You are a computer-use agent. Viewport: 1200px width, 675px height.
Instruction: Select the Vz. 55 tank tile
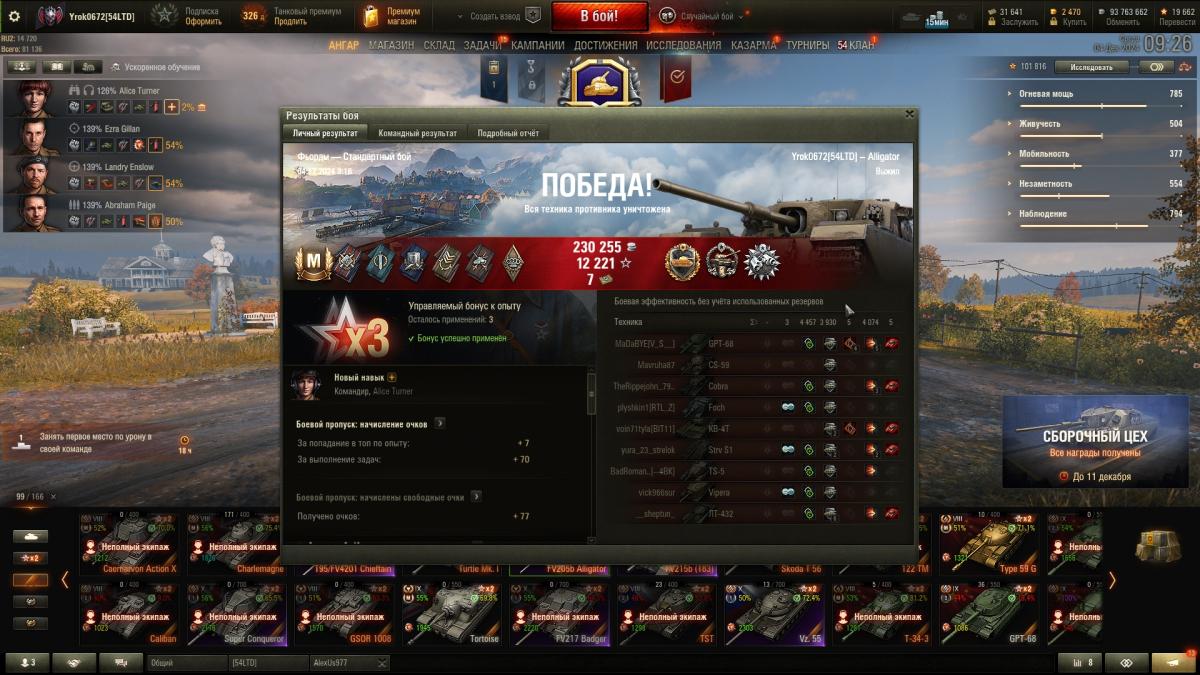774,611
